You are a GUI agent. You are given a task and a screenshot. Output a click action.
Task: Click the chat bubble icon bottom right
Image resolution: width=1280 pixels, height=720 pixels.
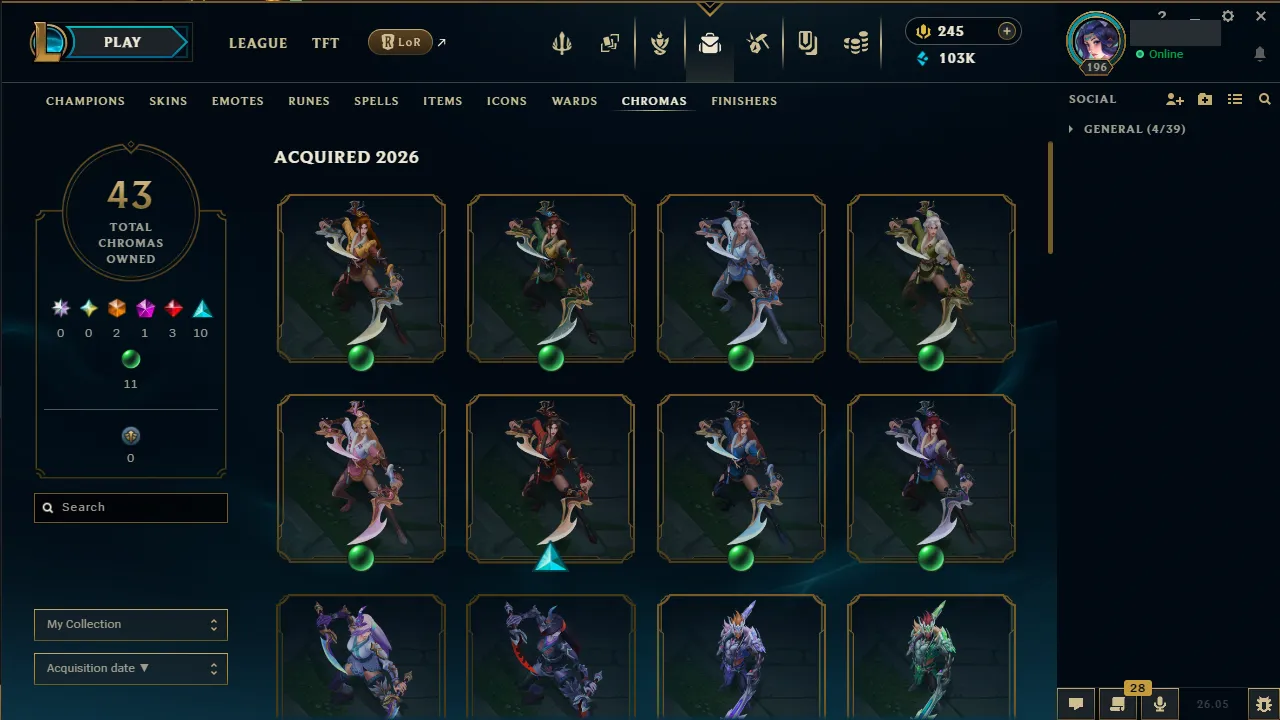click(1075, 703)
